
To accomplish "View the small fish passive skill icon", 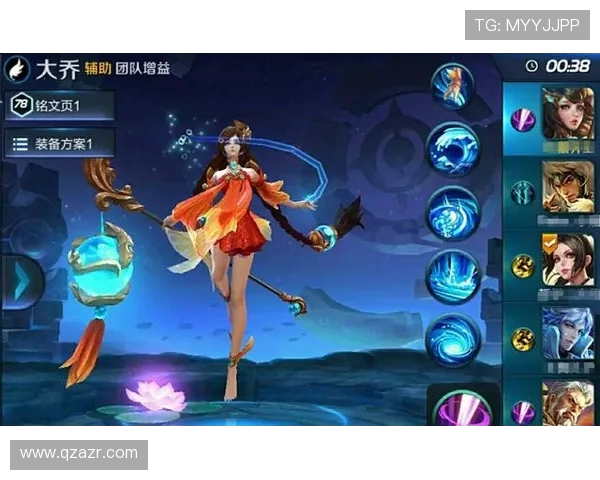I will coord(453,86).
